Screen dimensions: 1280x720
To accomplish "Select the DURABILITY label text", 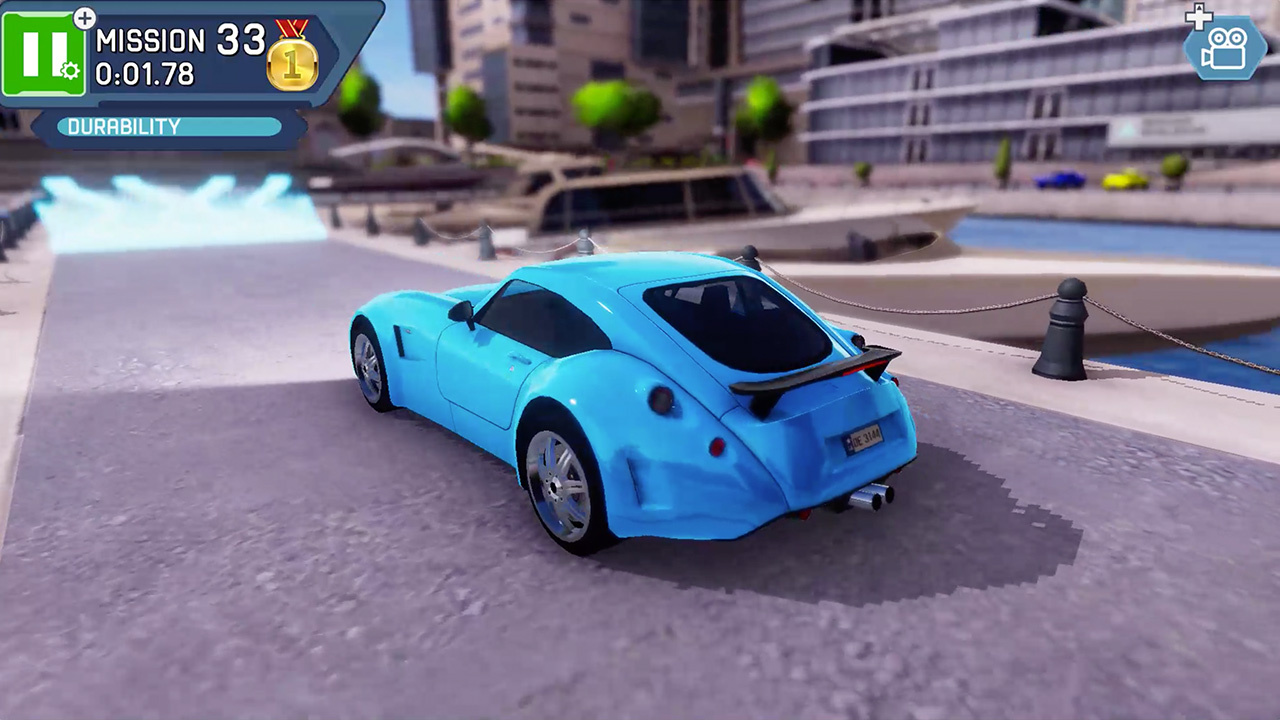I will pos(122,127).
